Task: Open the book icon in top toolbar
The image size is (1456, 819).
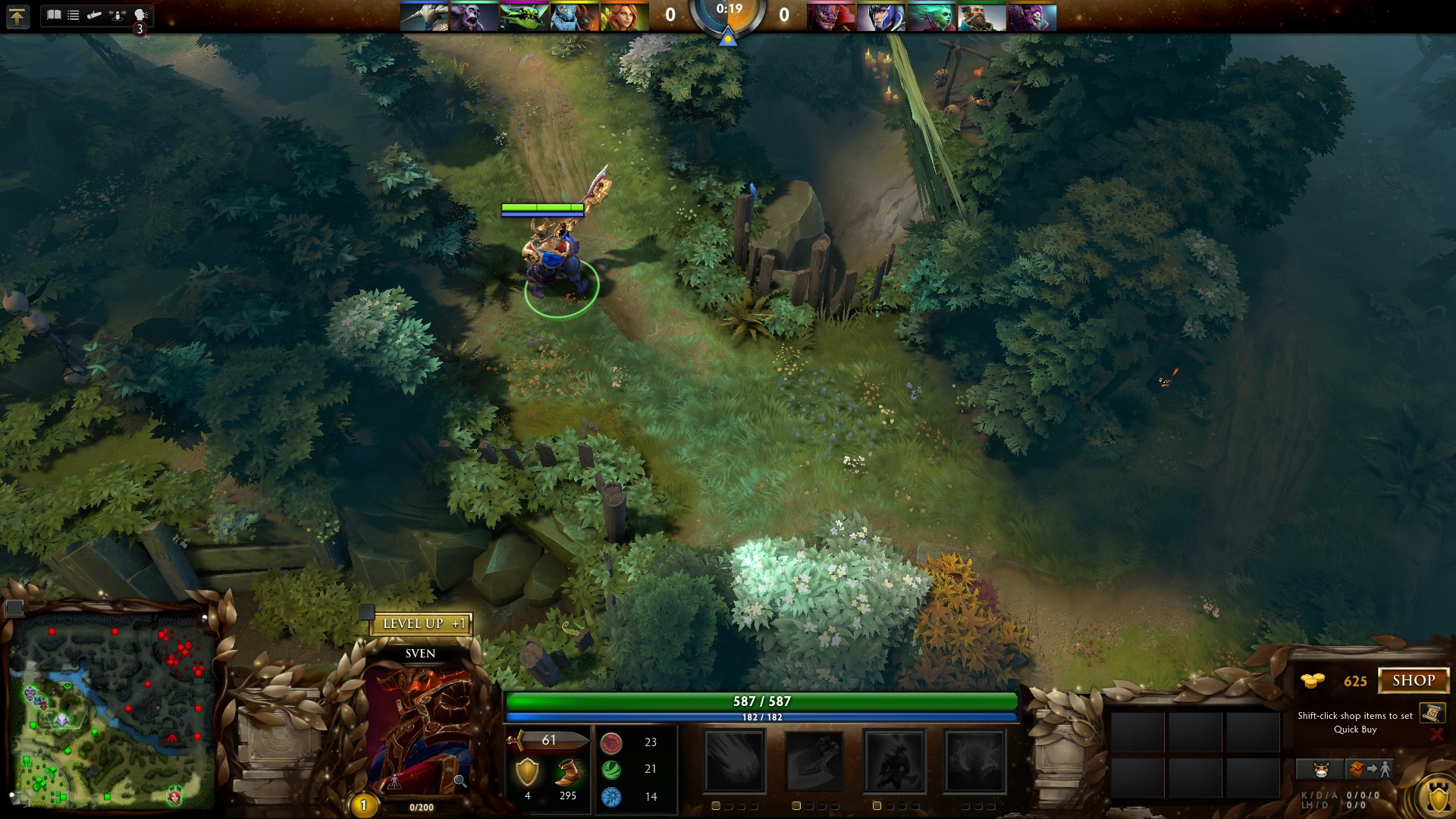Action: click(54, 14)
